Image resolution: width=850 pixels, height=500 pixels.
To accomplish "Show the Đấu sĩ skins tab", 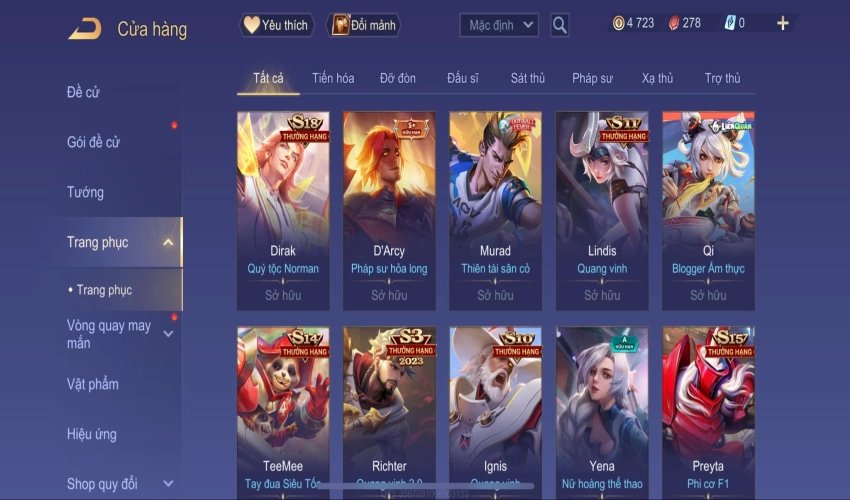I will tap(463, 78).
